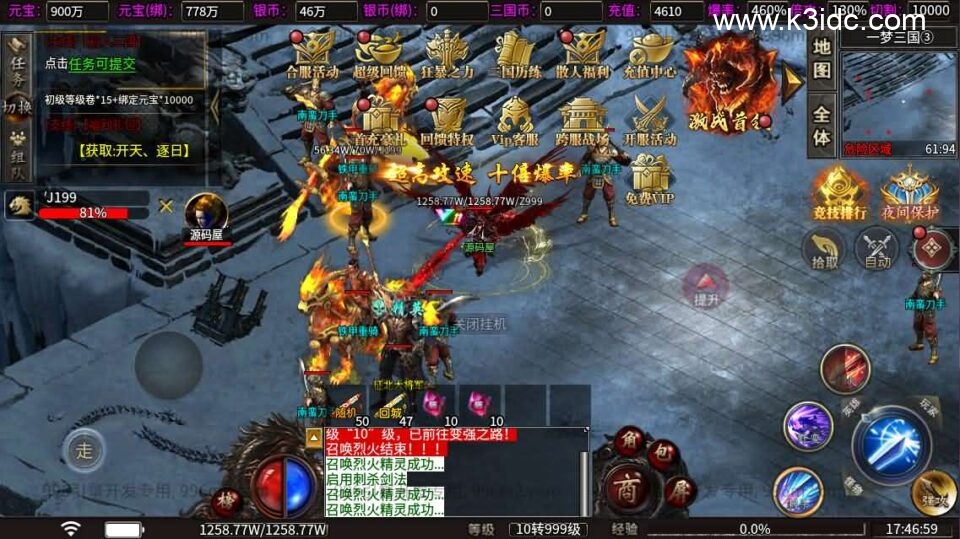
Task: Open the 狂暴之力 menu icon
Action: [447, 53]
